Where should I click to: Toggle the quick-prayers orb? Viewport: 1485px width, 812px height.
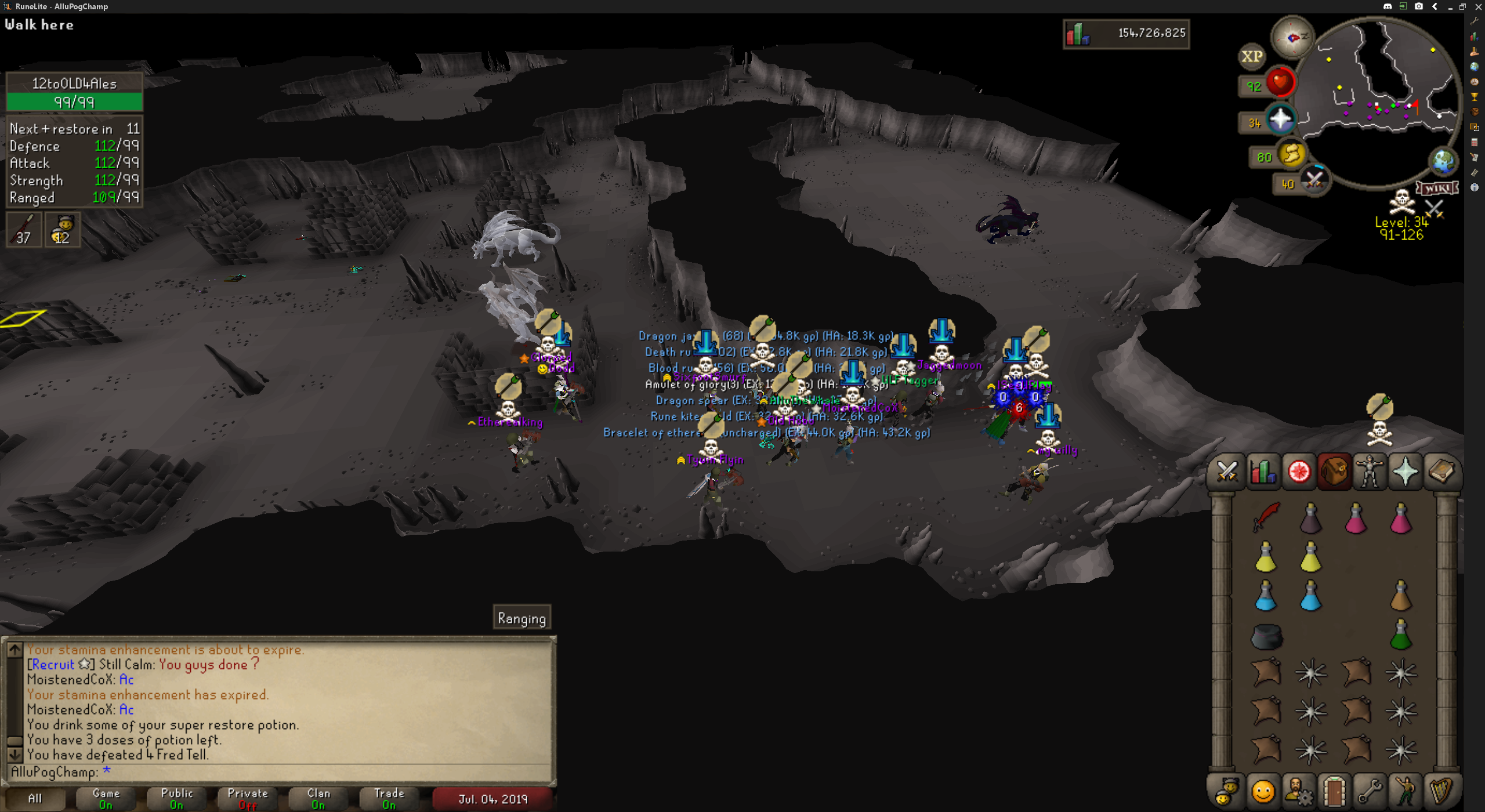[1280, 120]
